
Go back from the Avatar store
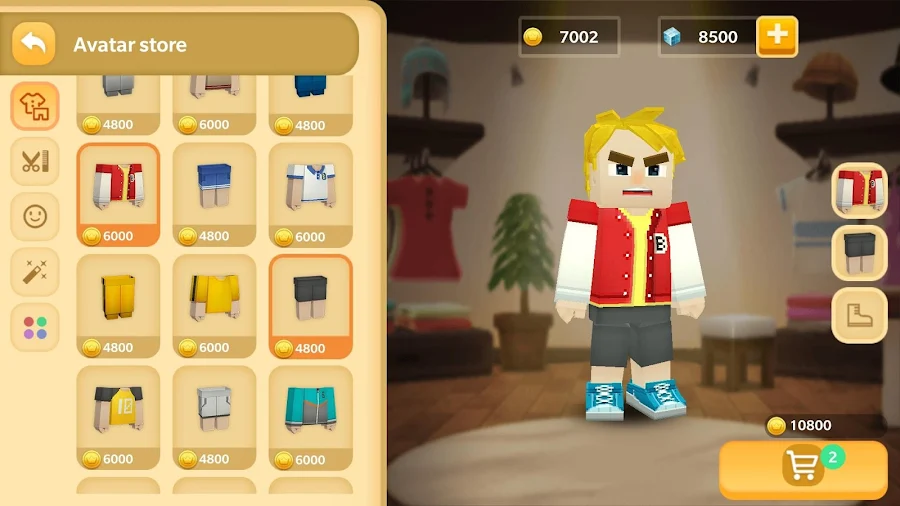(34, 44)
